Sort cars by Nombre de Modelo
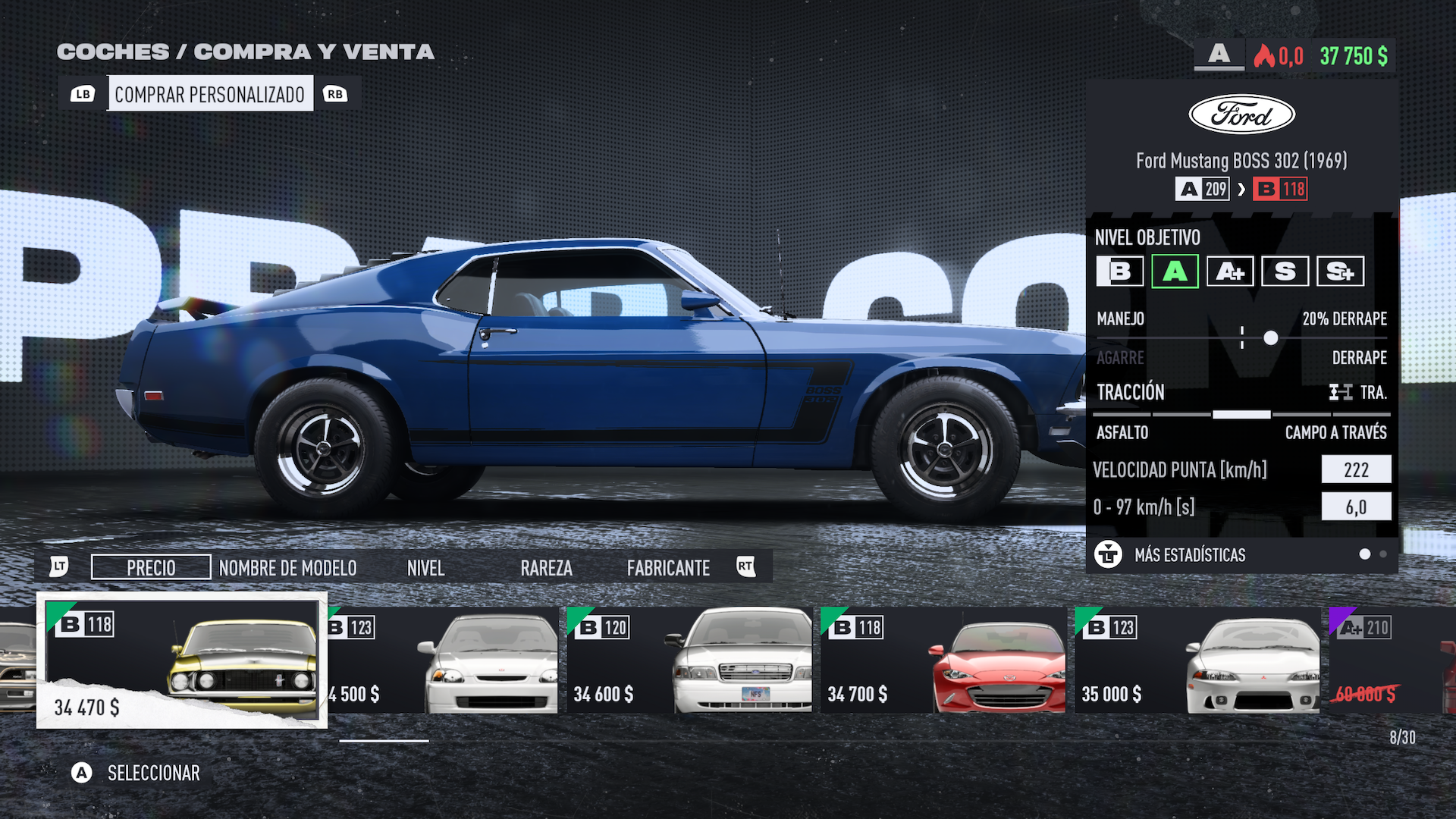 coord(287,567)
